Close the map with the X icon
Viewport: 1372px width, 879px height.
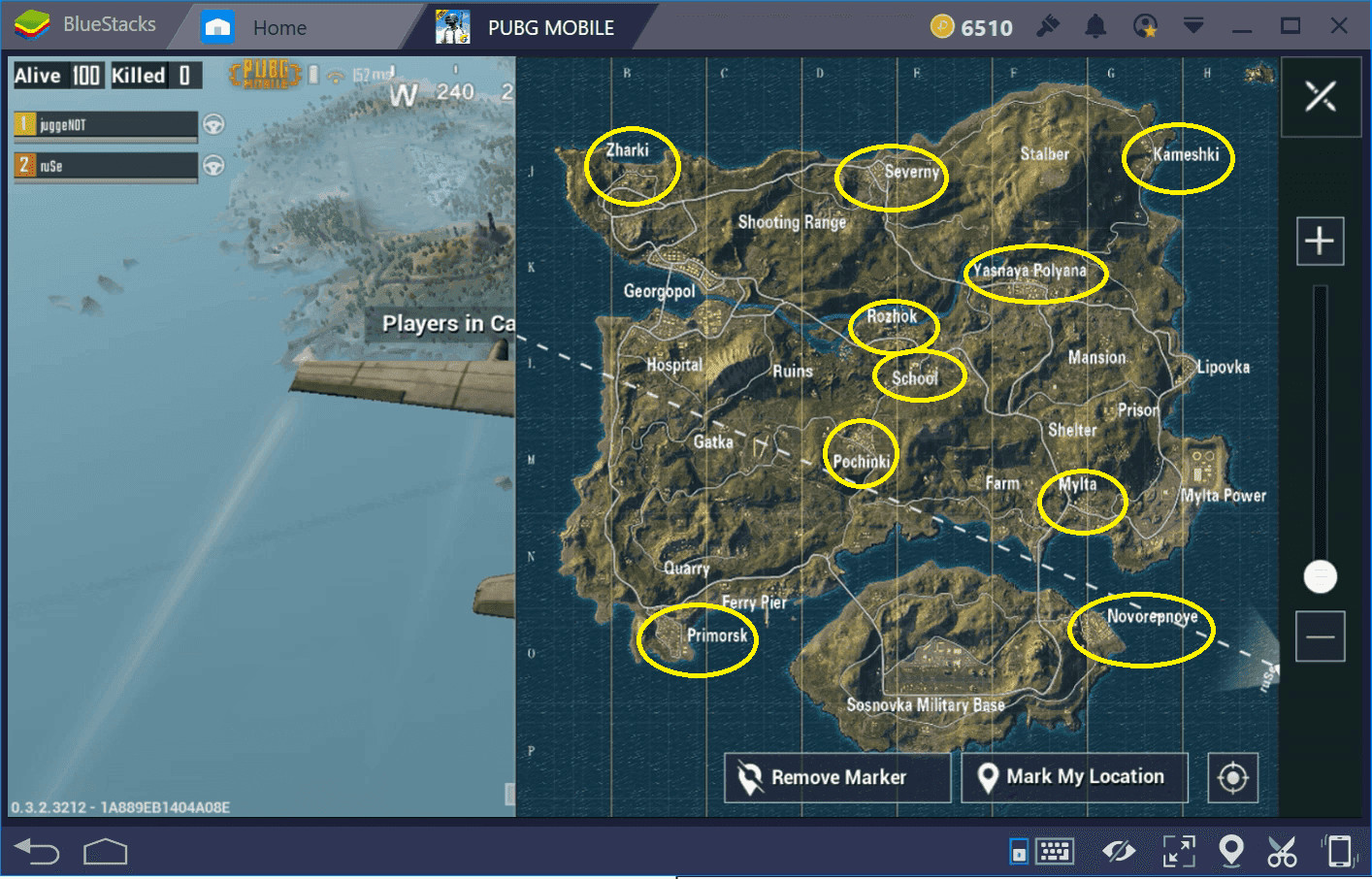(x=1321, y=96)
